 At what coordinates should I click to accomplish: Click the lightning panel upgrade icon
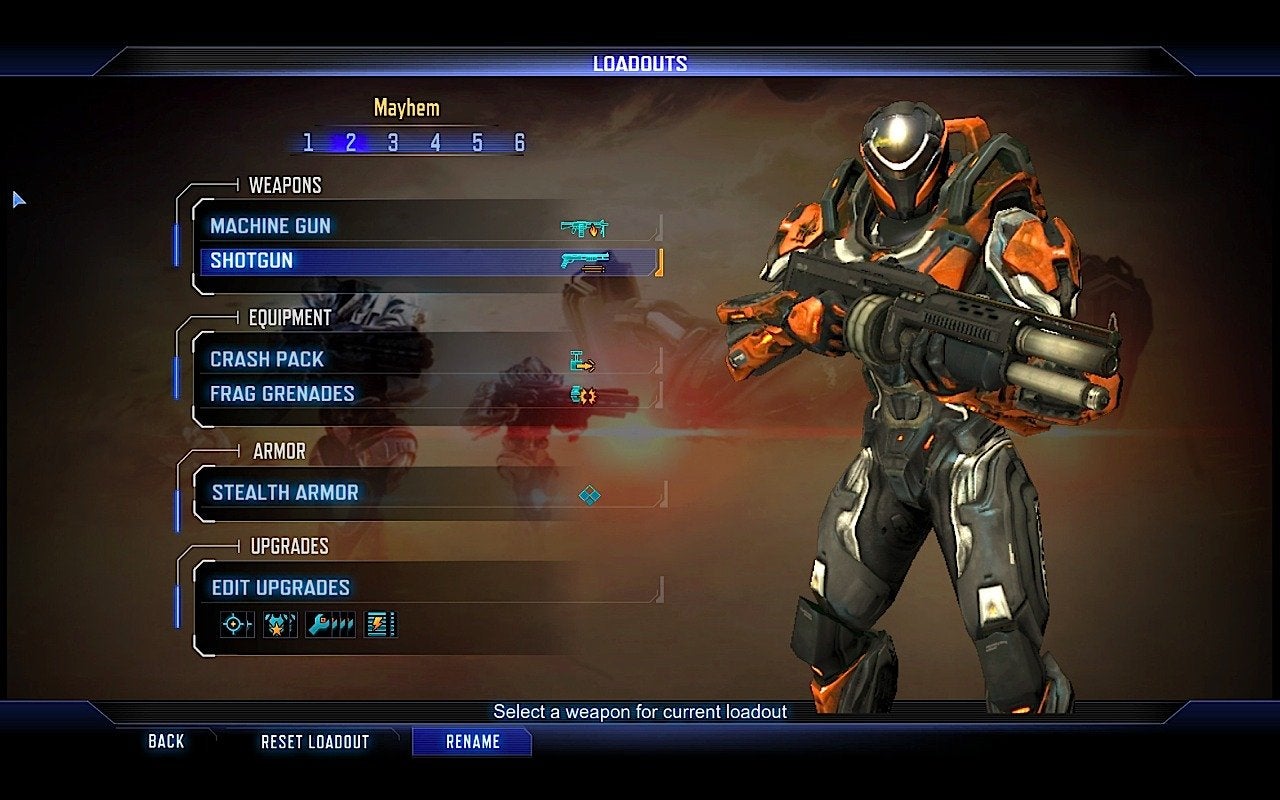click(x=380, y=625)
